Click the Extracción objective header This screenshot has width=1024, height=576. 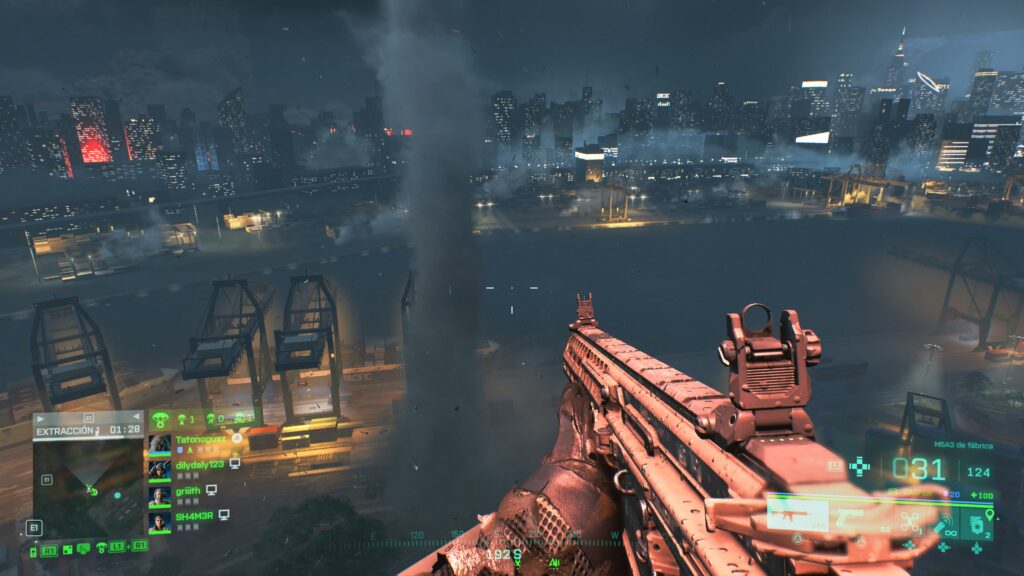click(66, 430)
